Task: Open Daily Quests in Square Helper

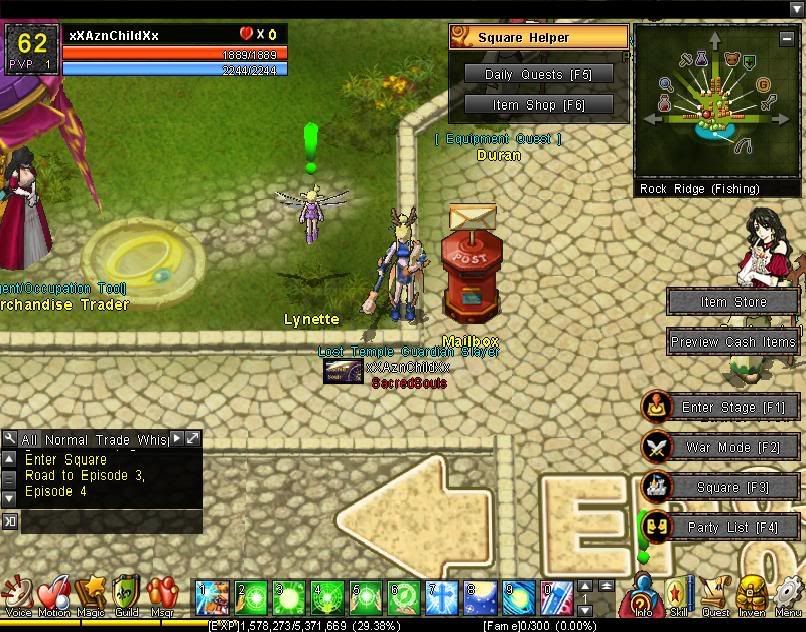Action: tap(538, 74)
